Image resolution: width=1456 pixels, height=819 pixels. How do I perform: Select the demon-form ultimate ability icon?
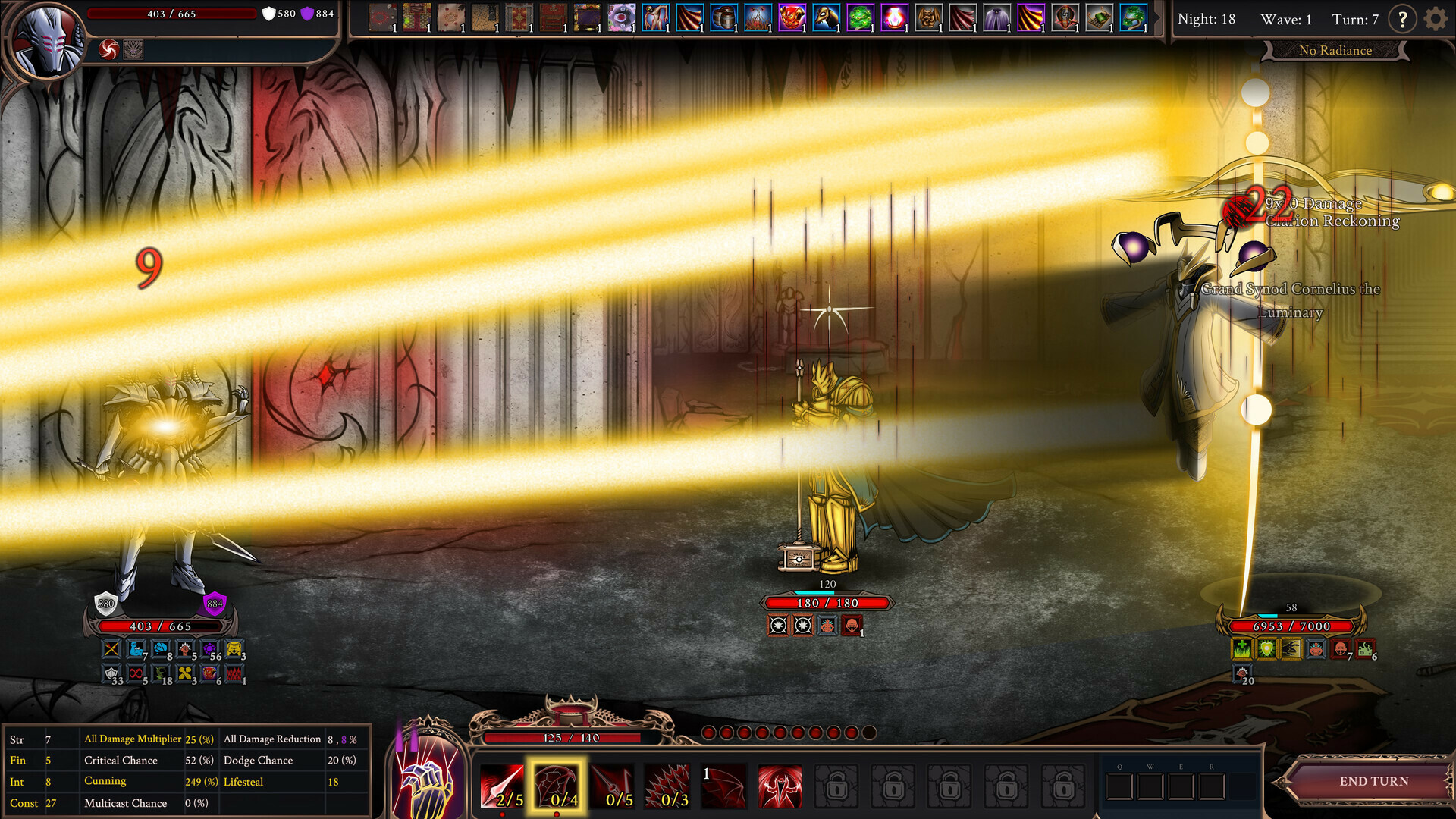click(x=780, y=785)
